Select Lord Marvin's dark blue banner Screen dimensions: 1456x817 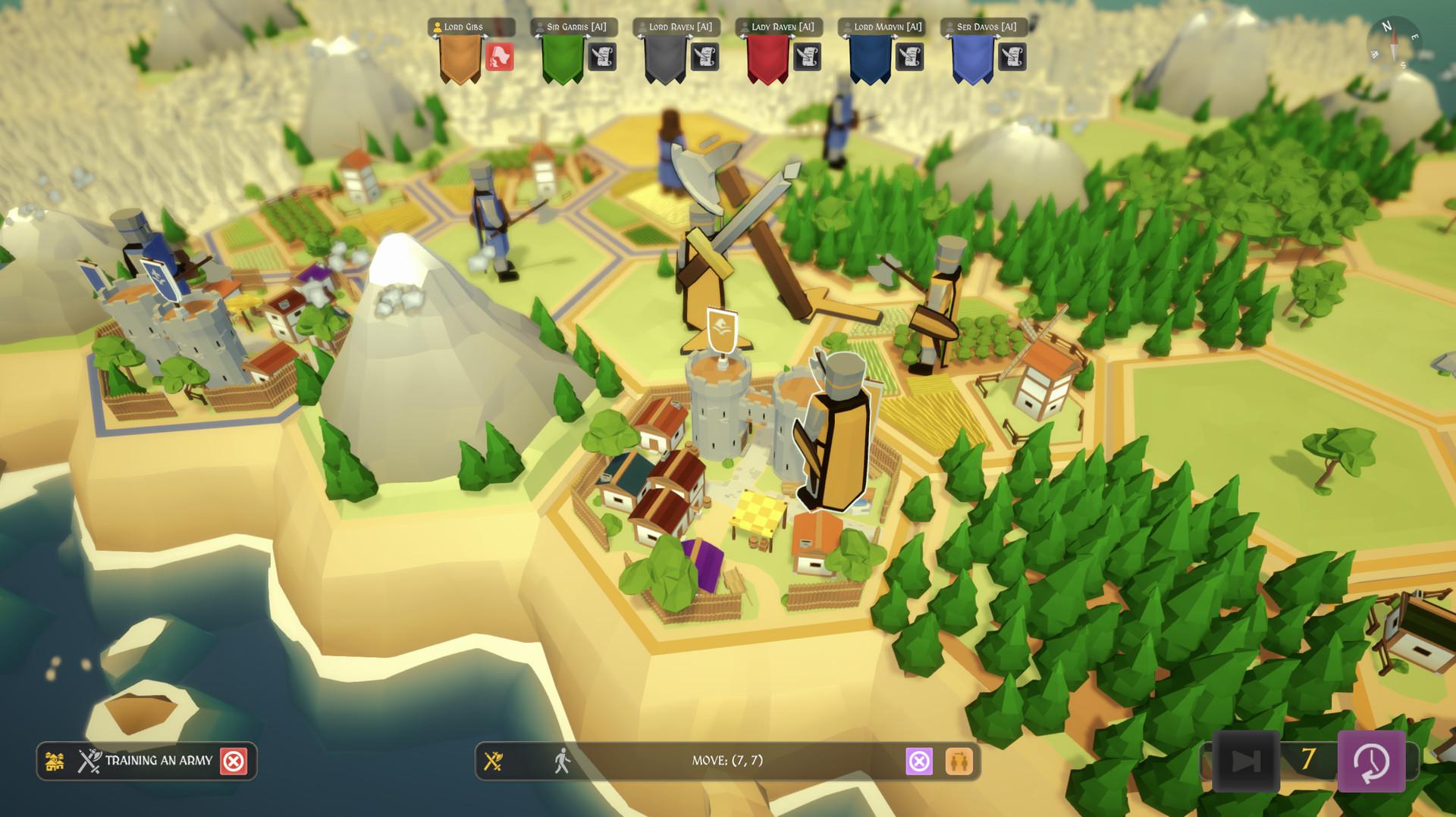(x=869, y=58)
